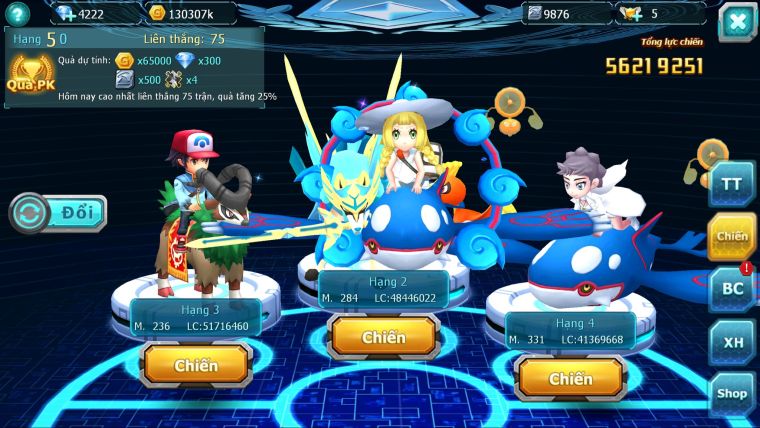Open the TT side tab

click(732, 185)
